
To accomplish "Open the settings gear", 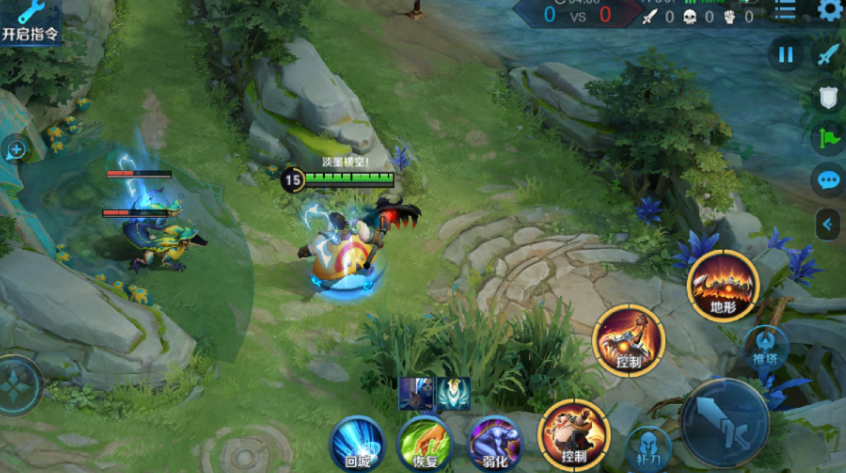I will 829,11.
